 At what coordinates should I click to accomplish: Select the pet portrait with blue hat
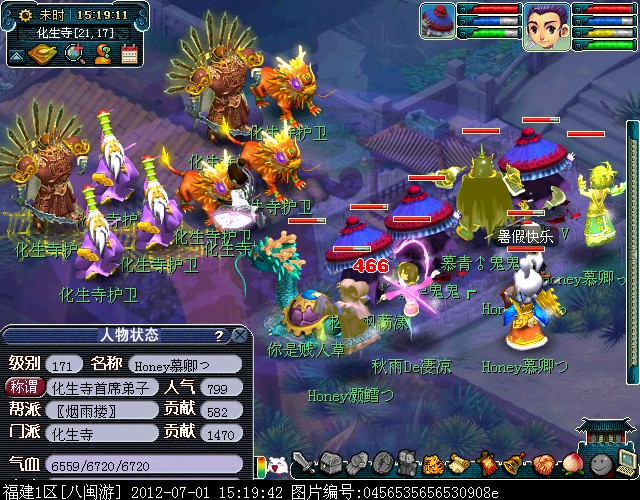(x=437, y=21)
